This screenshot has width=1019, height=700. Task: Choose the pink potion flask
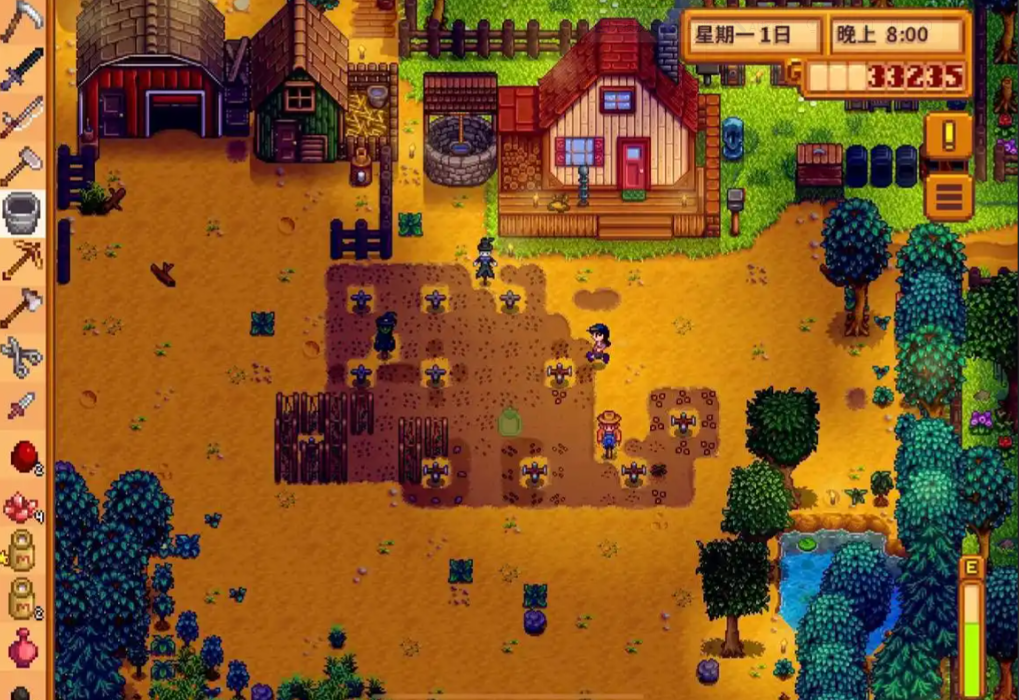pos(21,647)
